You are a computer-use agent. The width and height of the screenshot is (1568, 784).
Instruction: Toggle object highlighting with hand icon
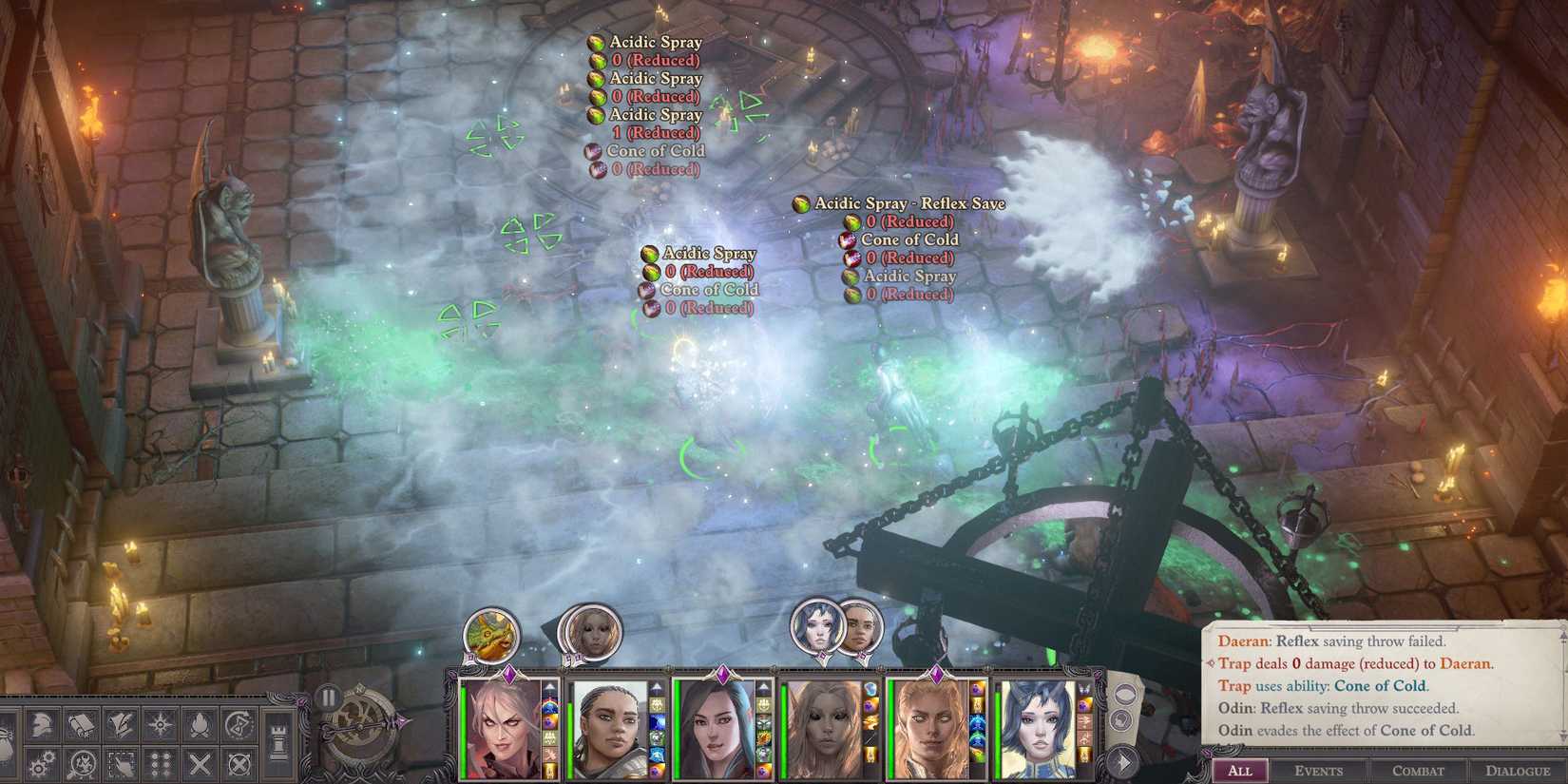(121, 764)
